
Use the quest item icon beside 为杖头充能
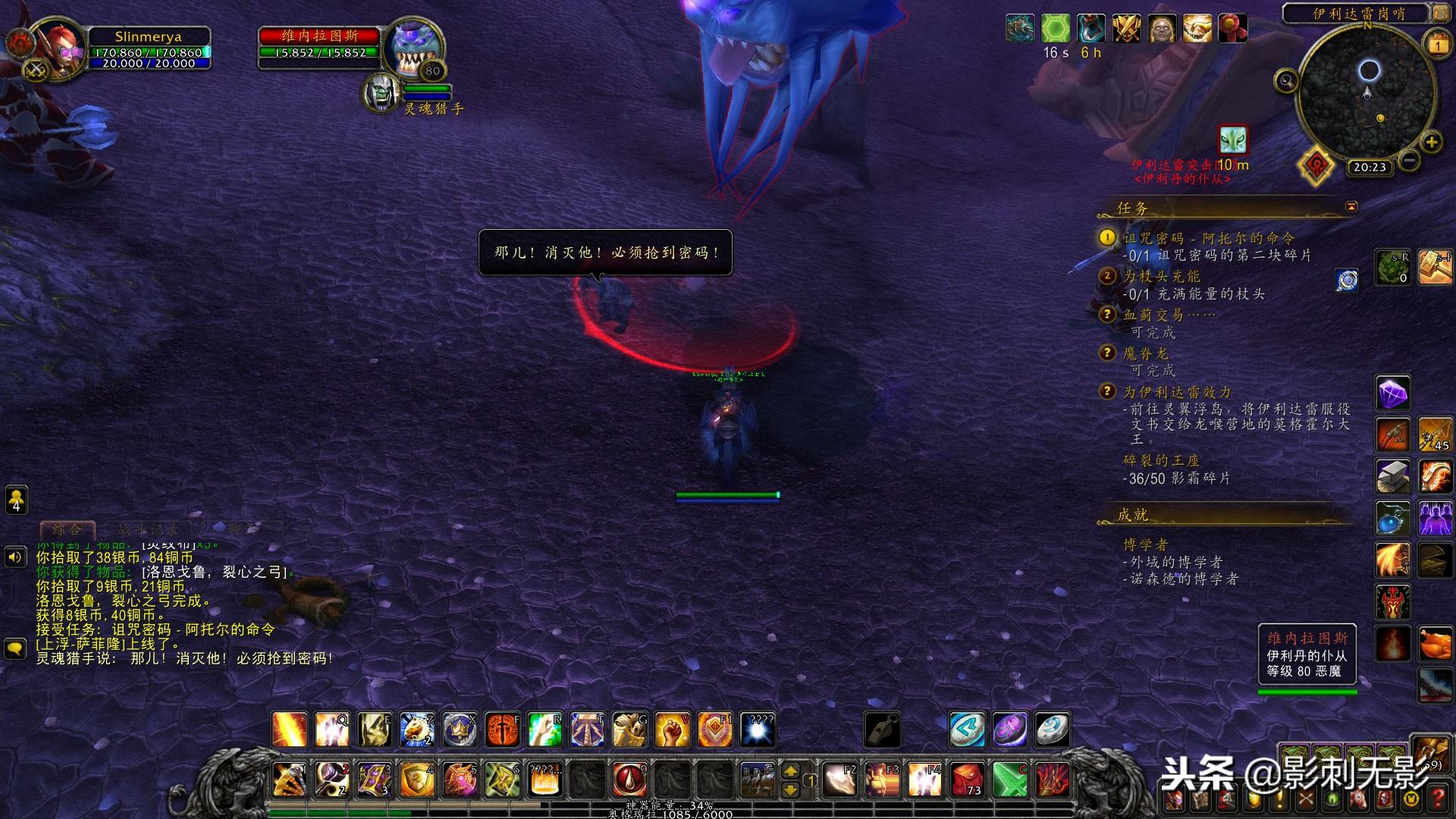click(1347, 280)
